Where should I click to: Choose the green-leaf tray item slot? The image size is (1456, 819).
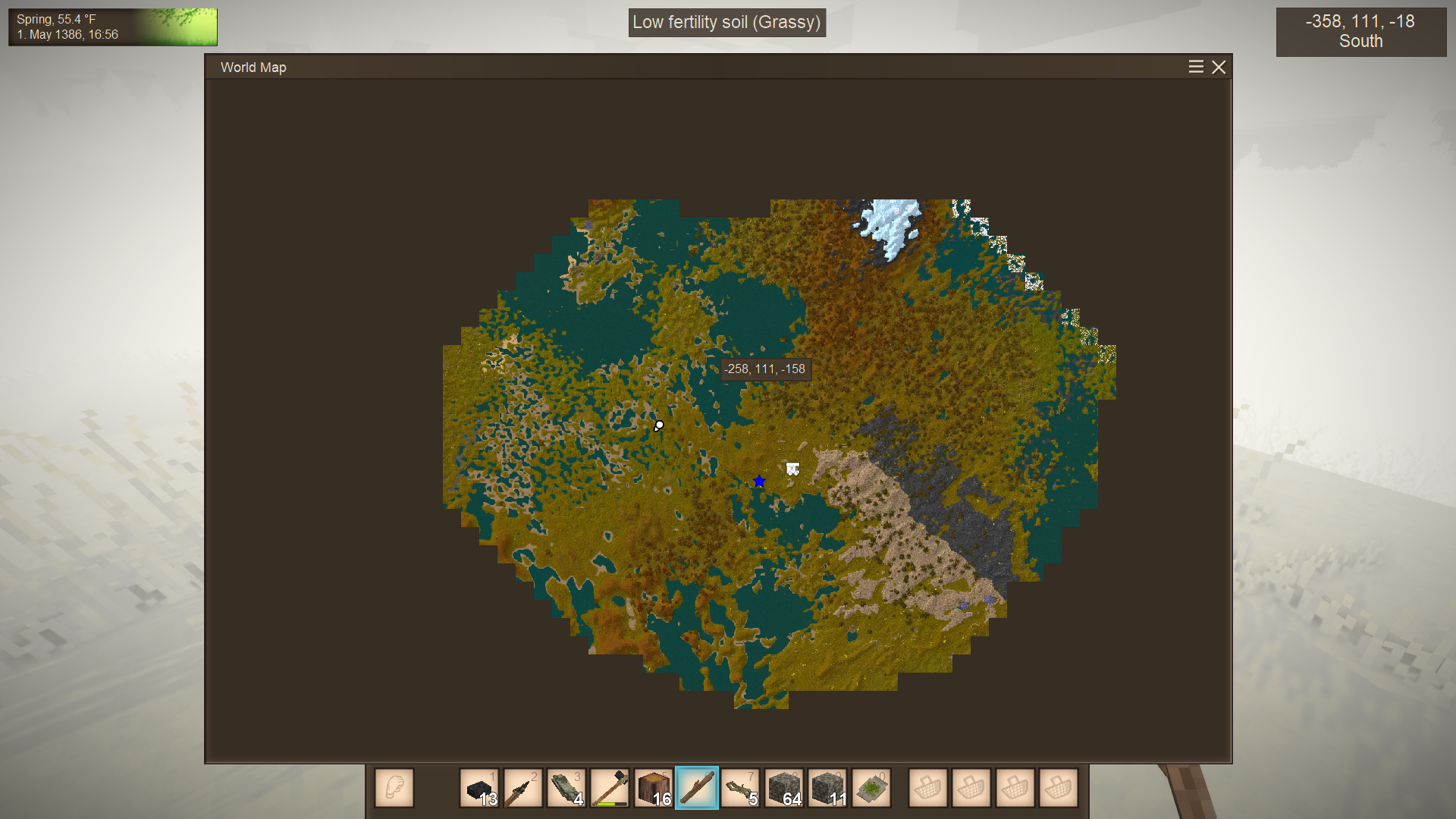point(871,789)
